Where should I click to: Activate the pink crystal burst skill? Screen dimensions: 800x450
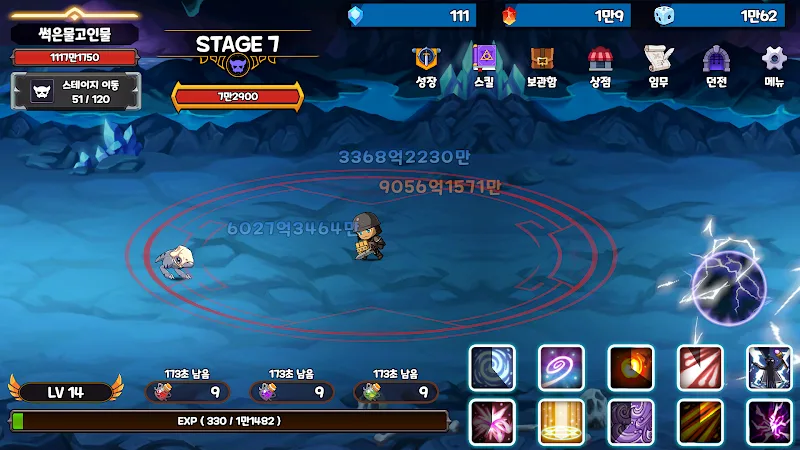[492, 421]
